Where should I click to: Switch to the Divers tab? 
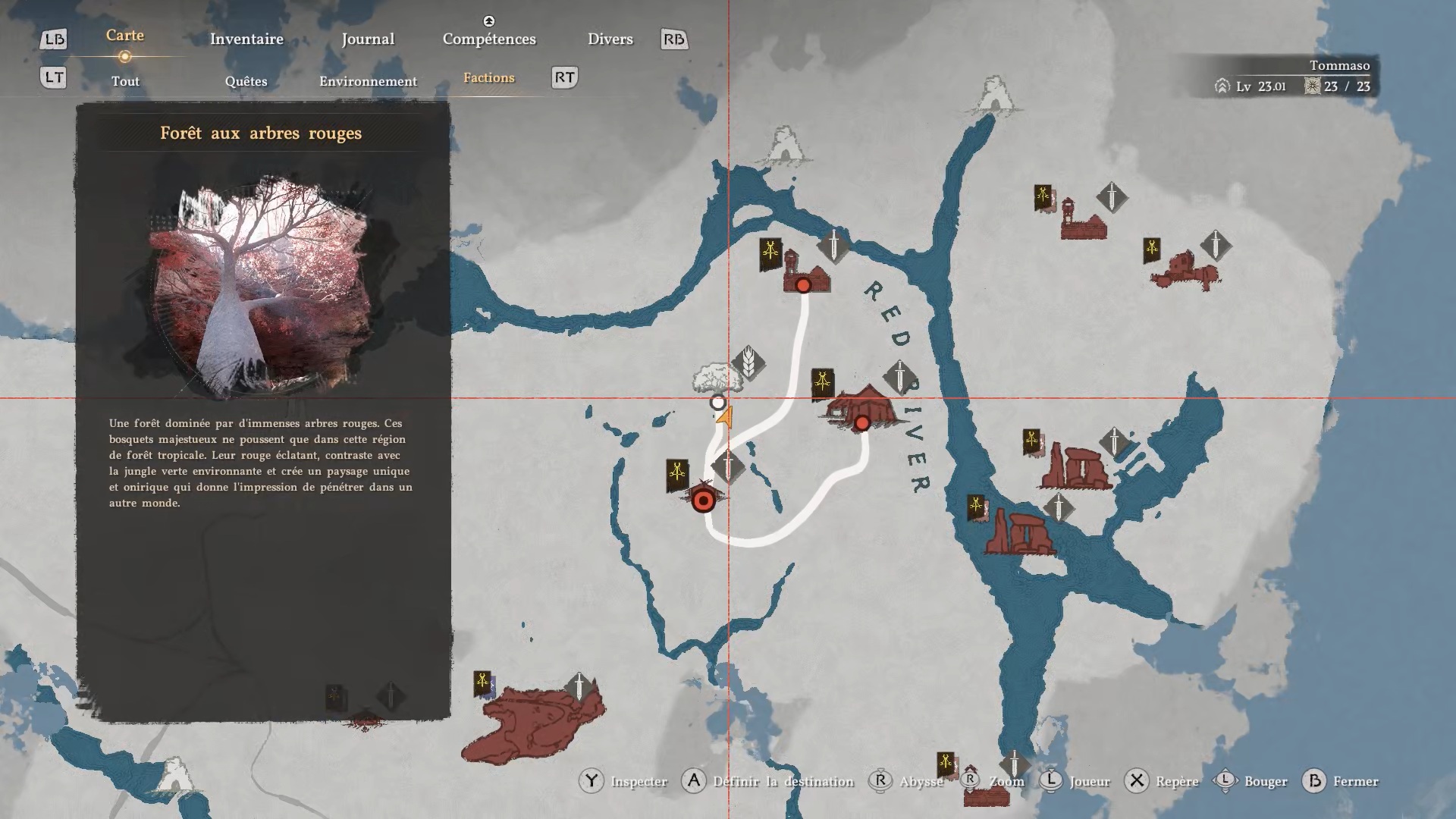(x=610, y=39)
